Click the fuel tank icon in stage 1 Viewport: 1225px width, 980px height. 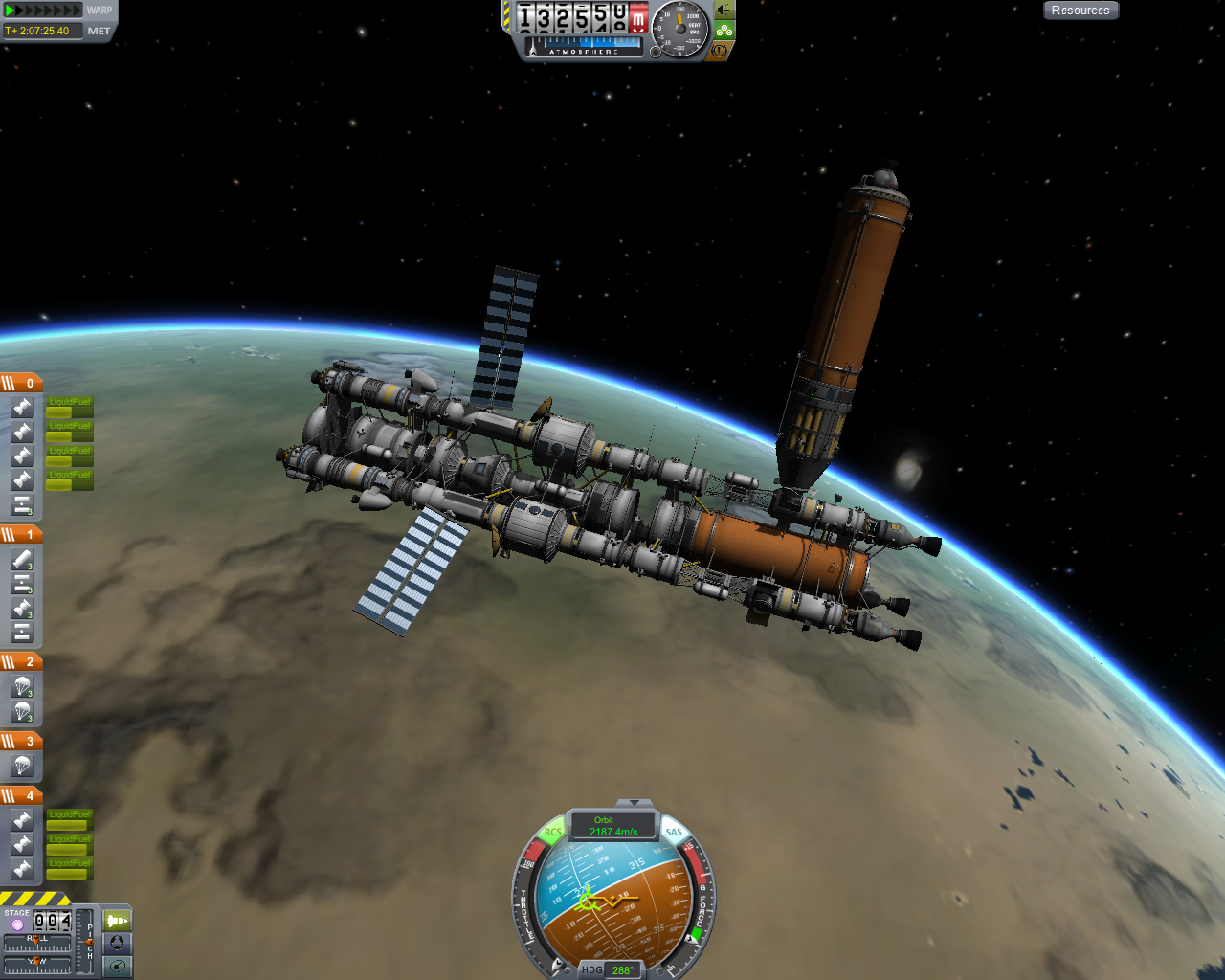pos(21,558)
